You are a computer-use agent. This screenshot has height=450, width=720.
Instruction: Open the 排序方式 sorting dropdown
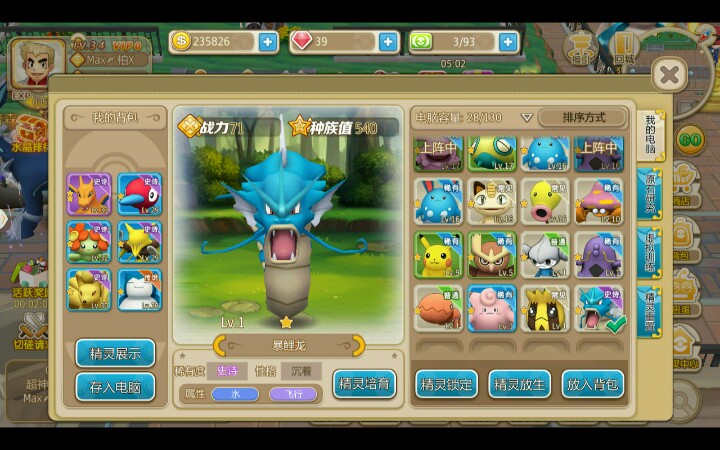tap(583, 117)
